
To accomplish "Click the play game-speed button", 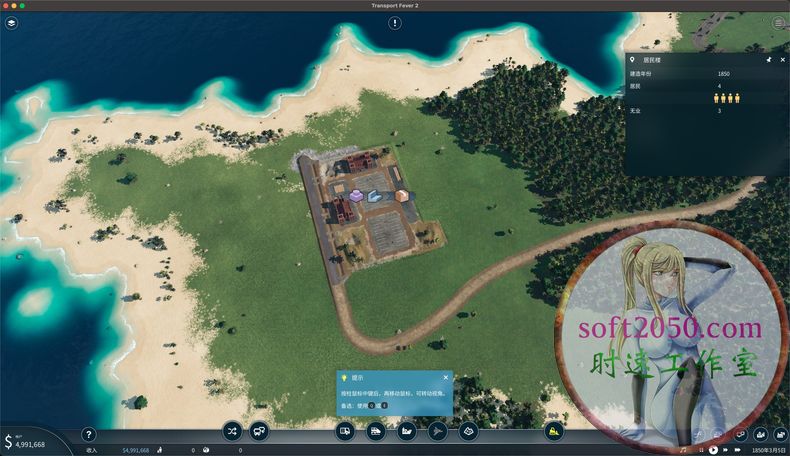I will click(x=712, y=450).
